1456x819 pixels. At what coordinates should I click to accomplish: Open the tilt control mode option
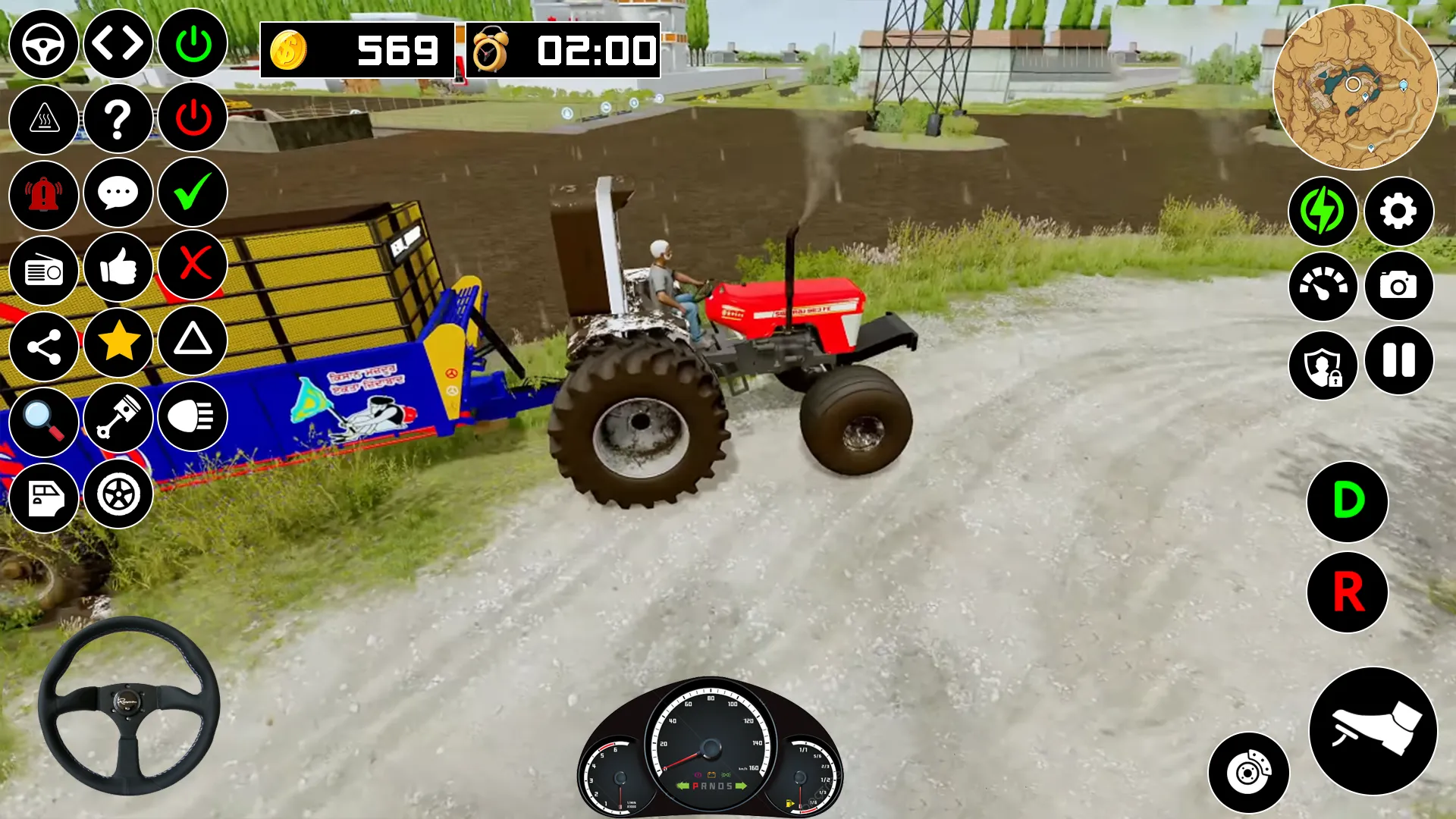click(x=118, y=44)
